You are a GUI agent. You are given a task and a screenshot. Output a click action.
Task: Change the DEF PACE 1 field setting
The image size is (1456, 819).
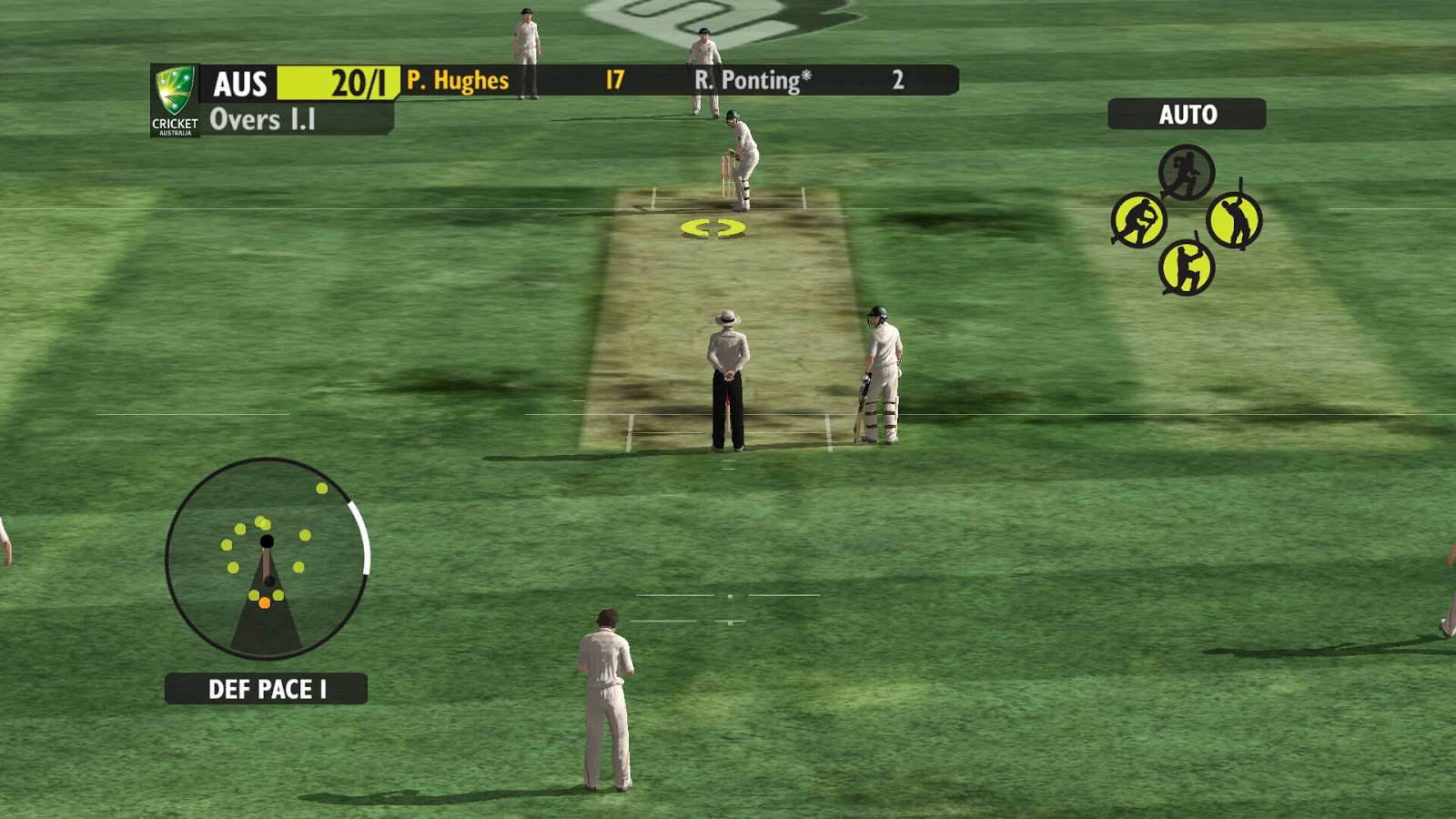point(266,689)
